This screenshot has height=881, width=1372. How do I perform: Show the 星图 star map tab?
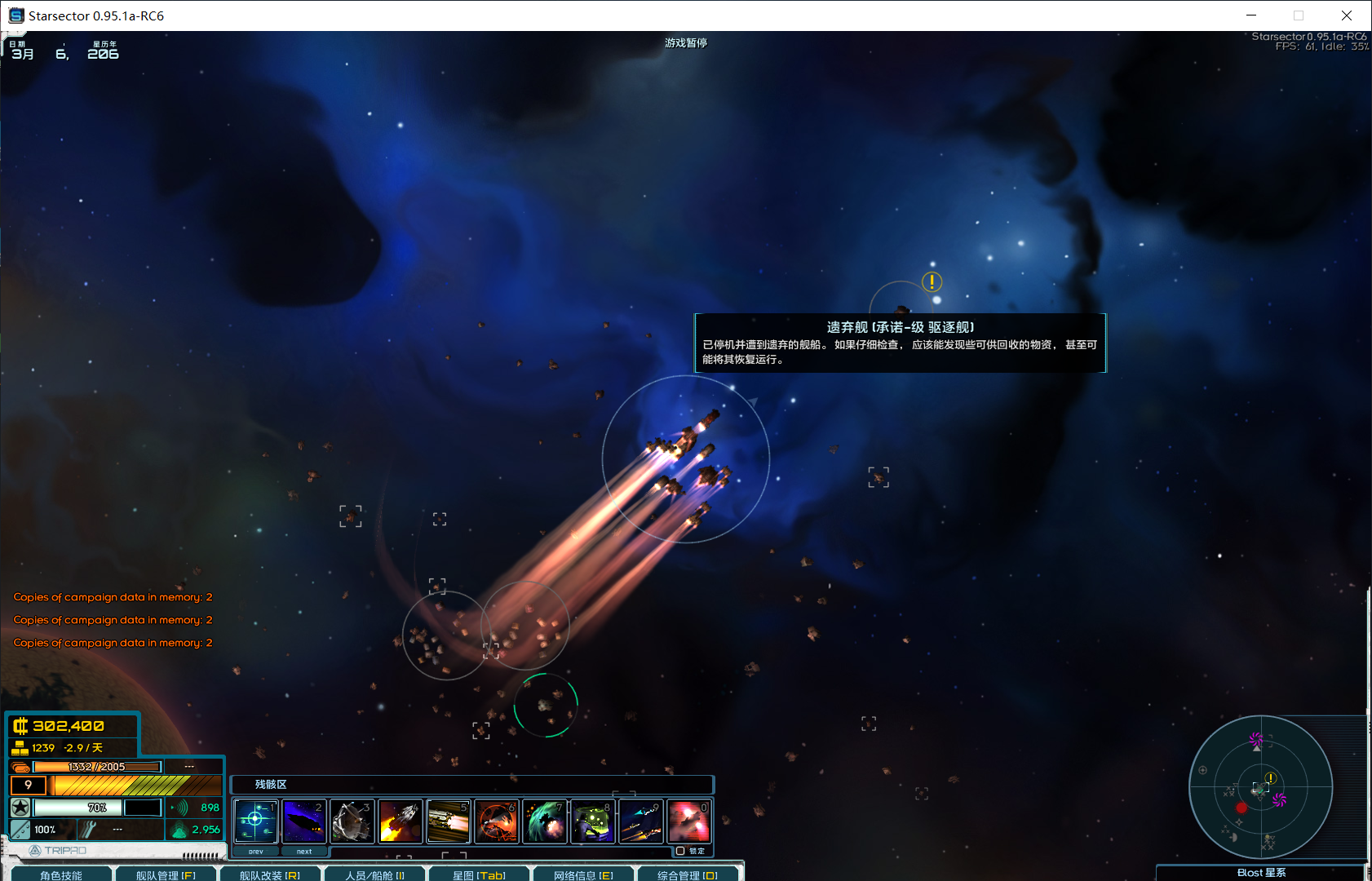479,874
